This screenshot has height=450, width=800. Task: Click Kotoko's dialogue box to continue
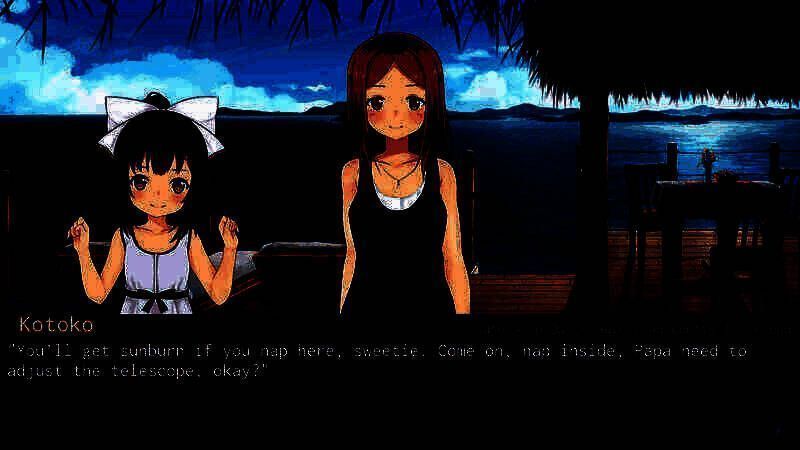coord(400,380)
